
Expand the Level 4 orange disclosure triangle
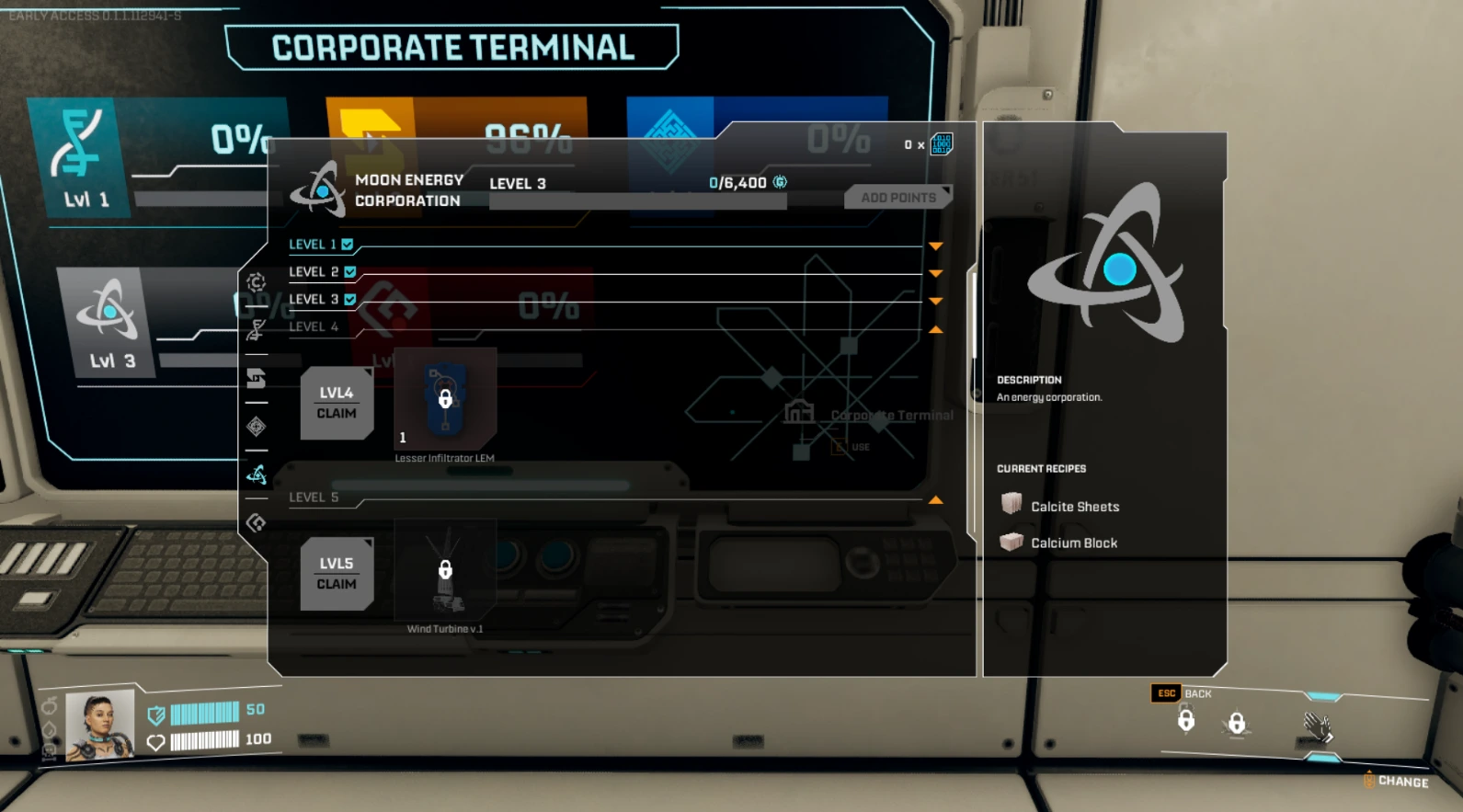tap(936, 327)
